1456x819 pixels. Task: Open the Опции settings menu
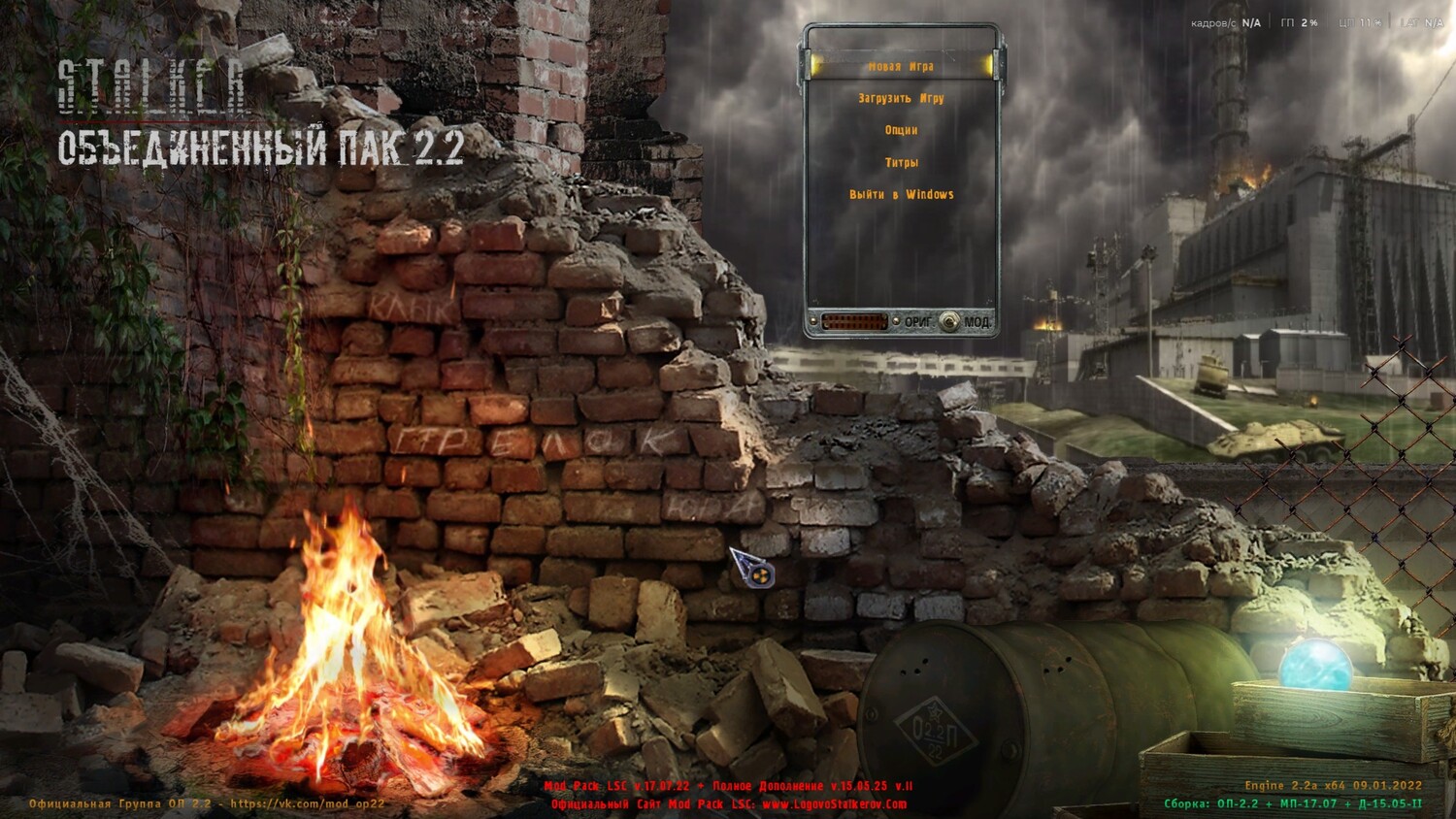(x=901, y=130)
